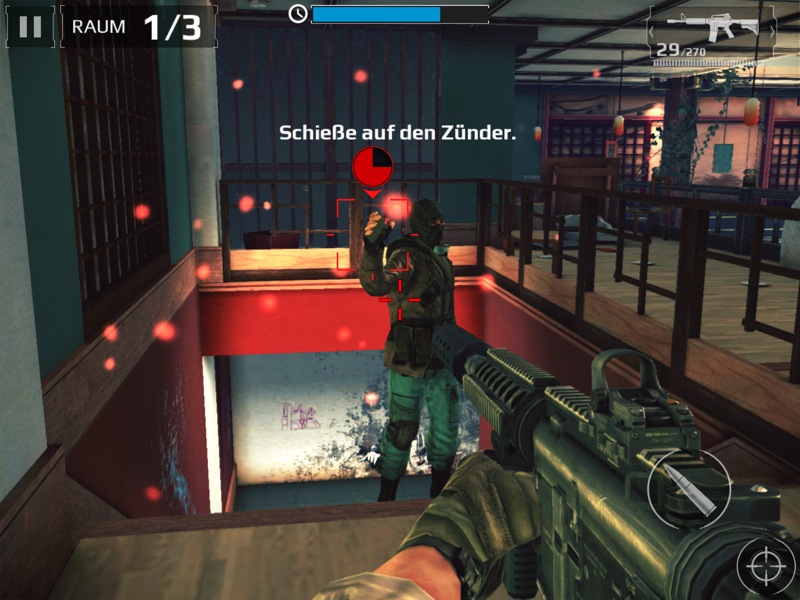
Task: Aim down sights with the crosshair button
Action: [x=765, y=567]
